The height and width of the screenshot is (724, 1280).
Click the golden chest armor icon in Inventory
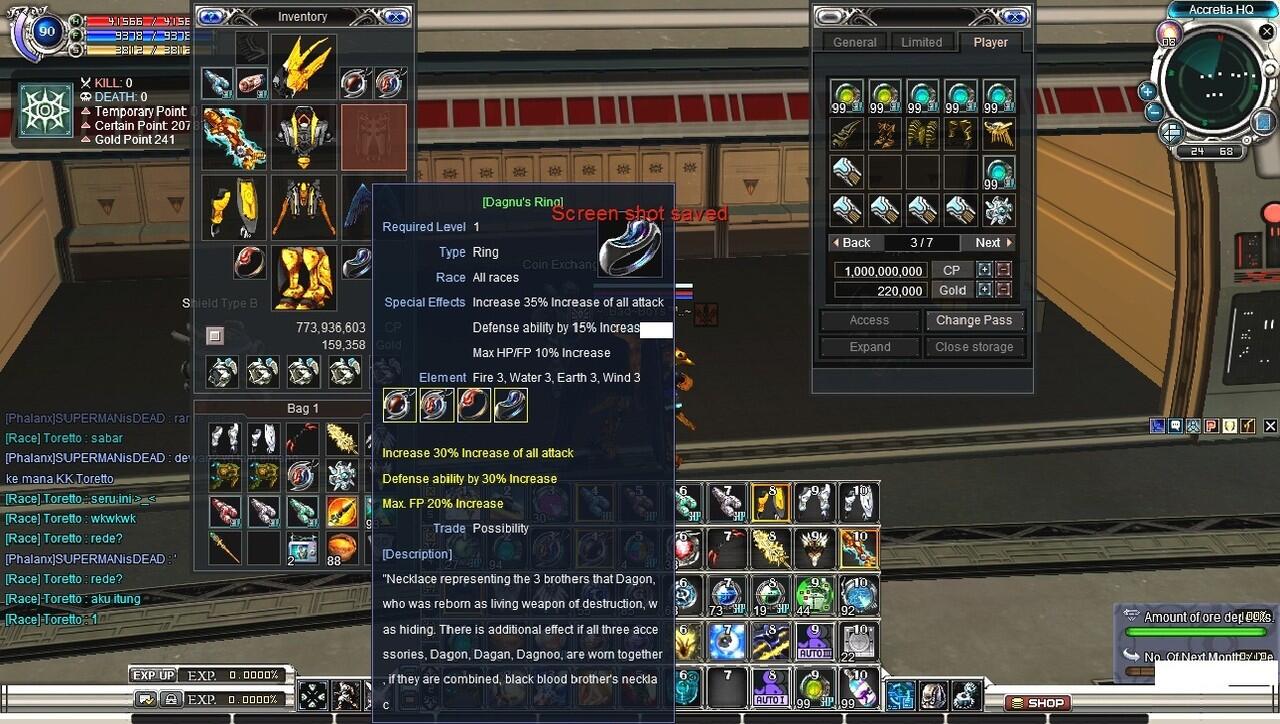tap(303, 137)
